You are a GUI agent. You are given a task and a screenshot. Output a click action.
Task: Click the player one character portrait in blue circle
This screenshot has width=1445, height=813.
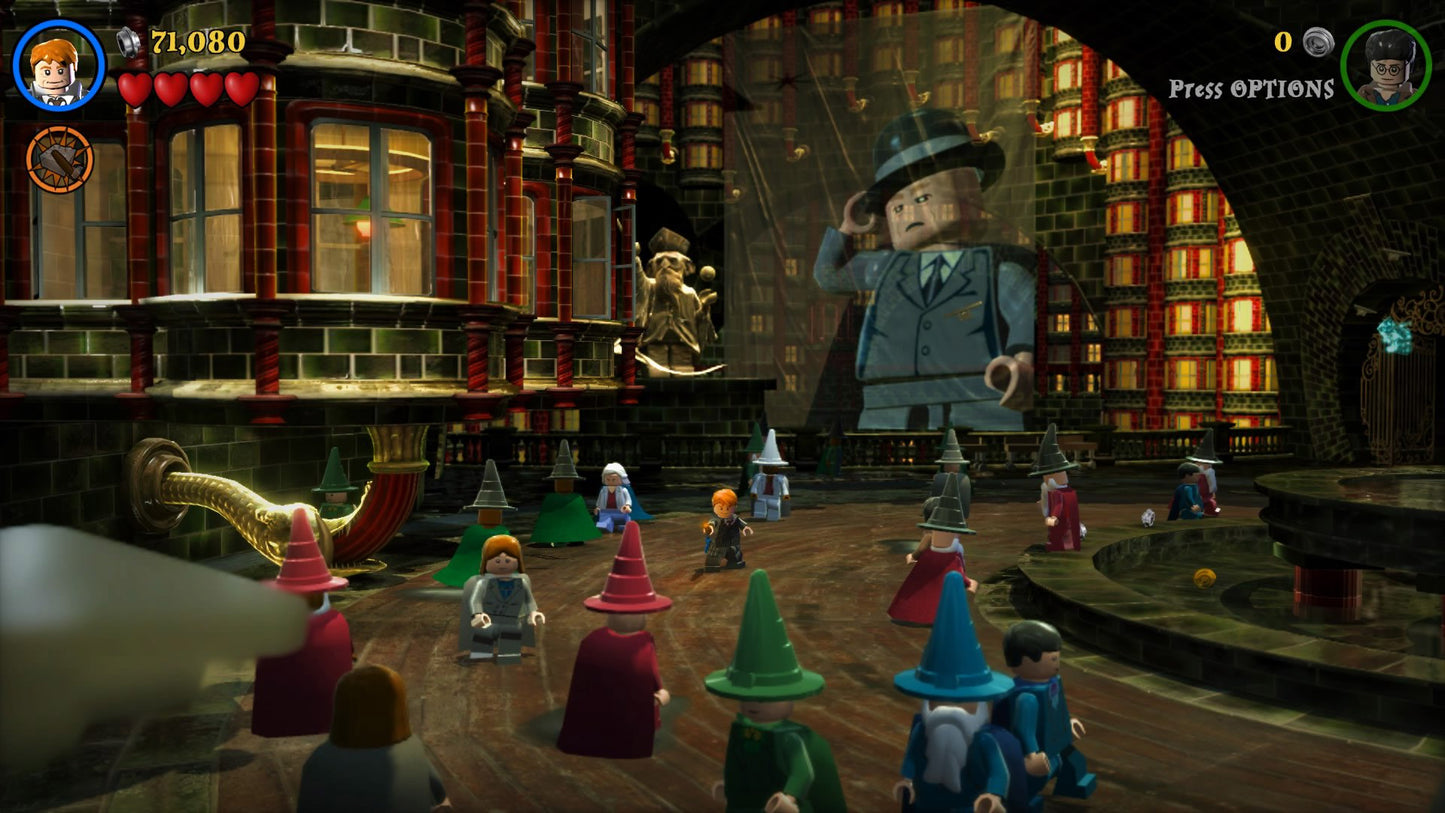tap(57, 64)
